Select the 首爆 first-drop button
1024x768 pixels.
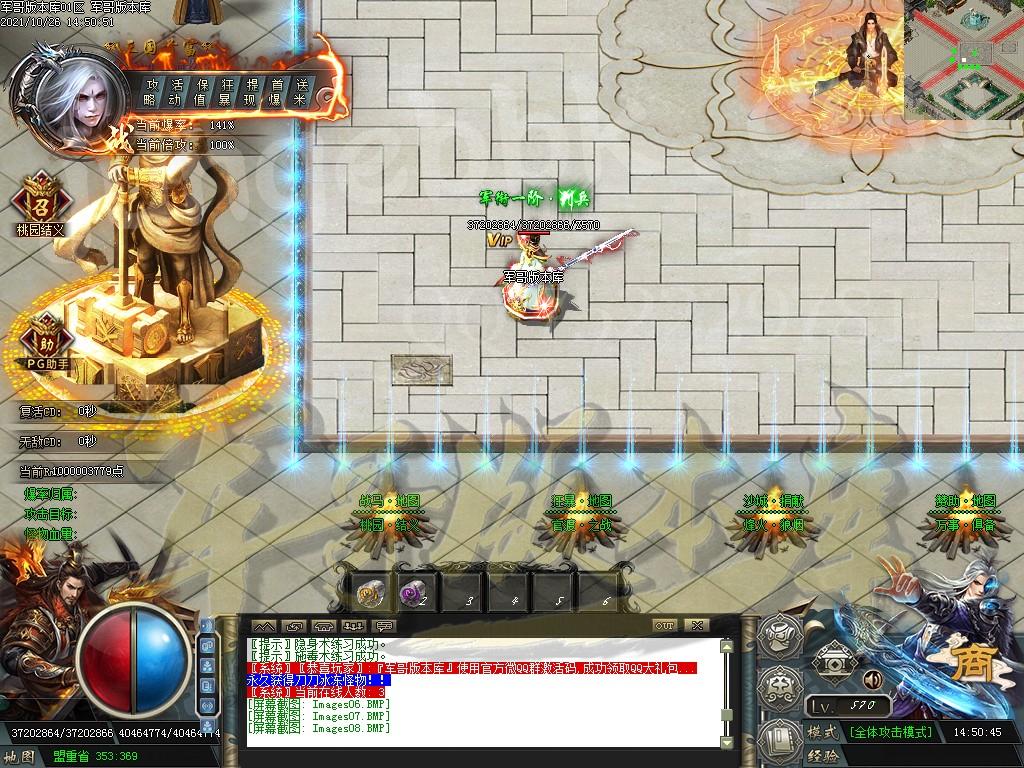(x=277, y=92)
